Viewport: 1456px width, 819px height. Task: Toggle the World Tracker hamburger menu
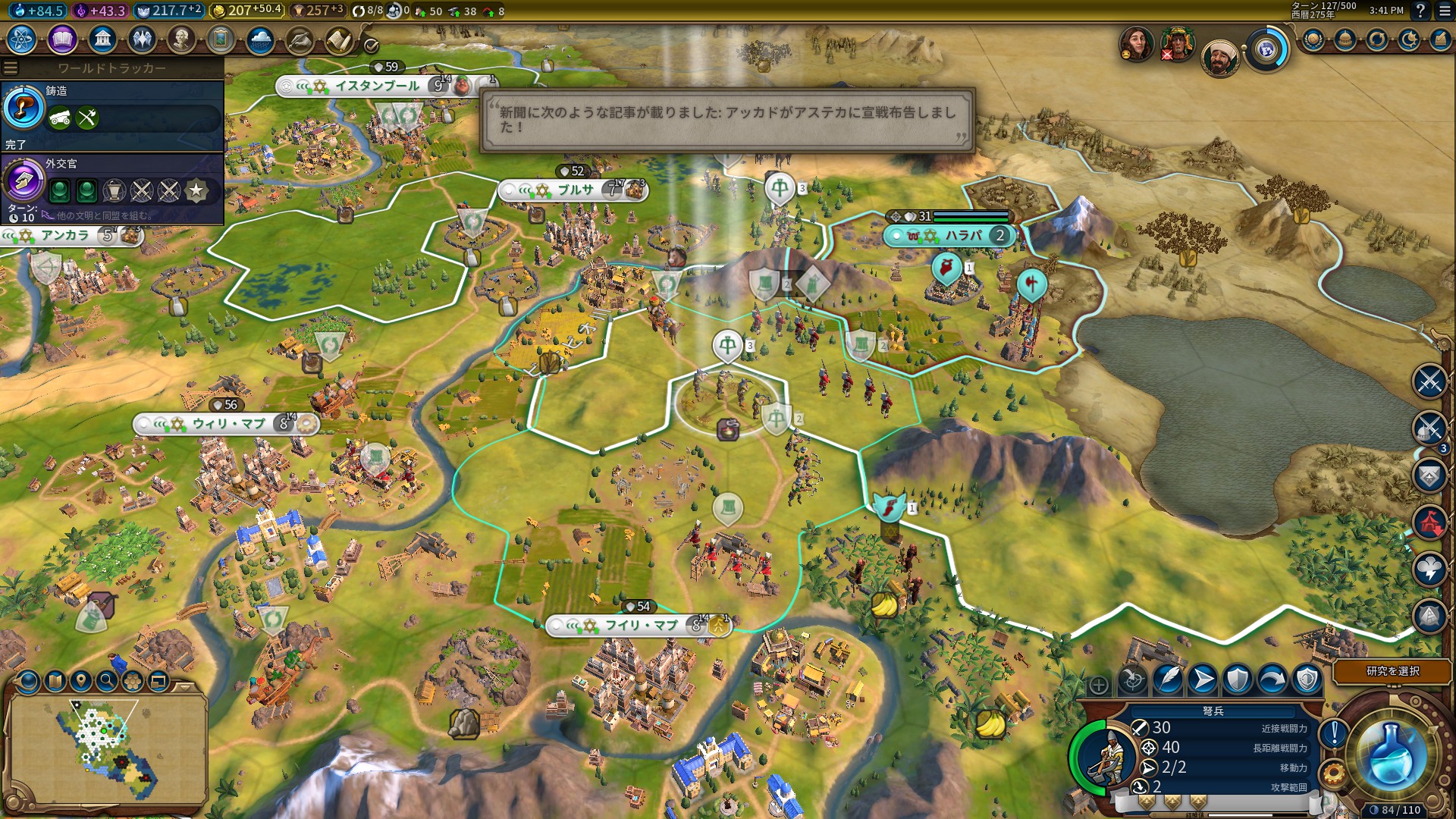11,68
